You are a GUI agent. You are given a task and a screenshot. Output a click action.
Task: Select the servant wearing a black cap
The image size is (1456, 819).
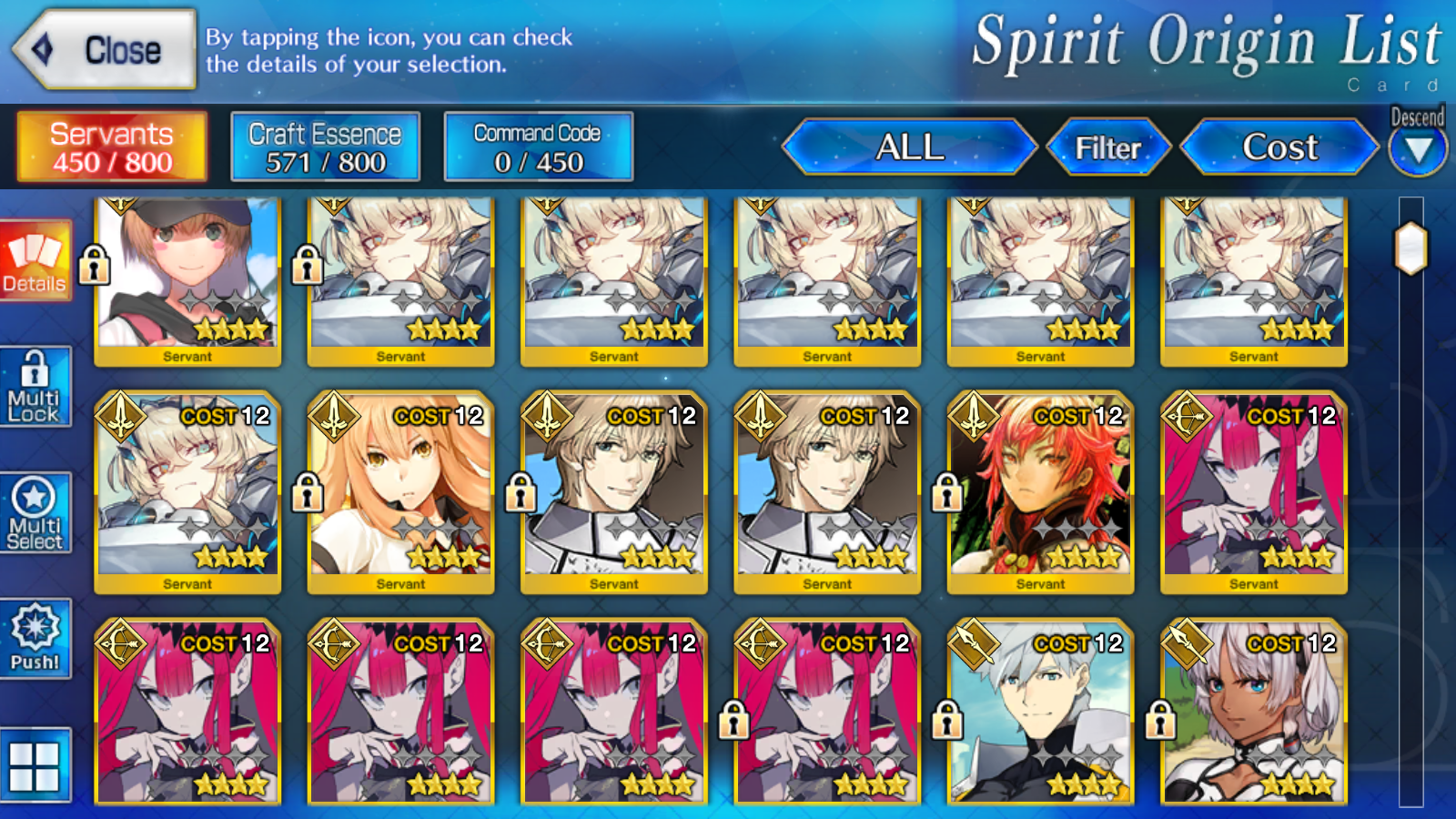tap(187, 278)
